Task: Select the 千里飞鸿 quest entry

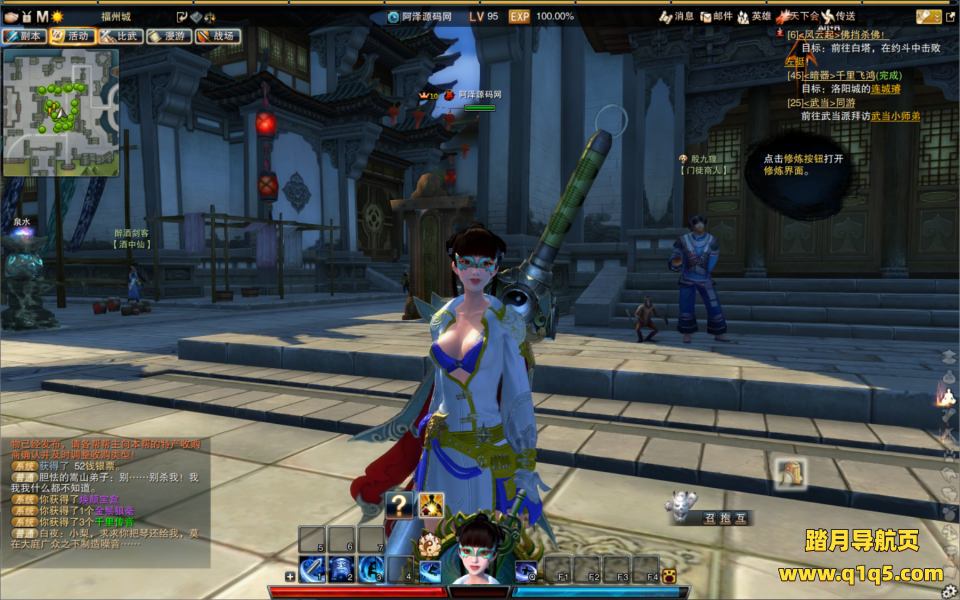Action: point(840,75)
